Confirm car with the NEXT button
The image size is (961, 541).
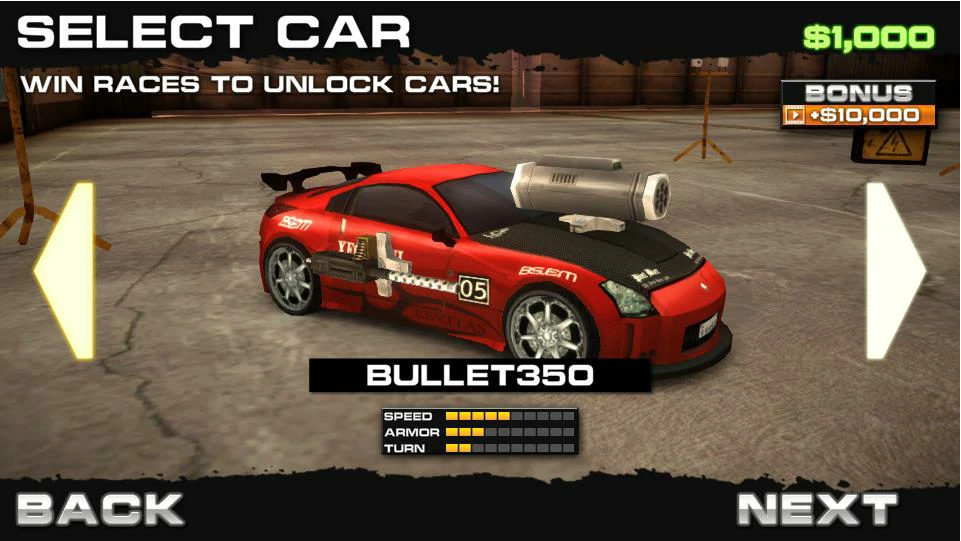817,509
